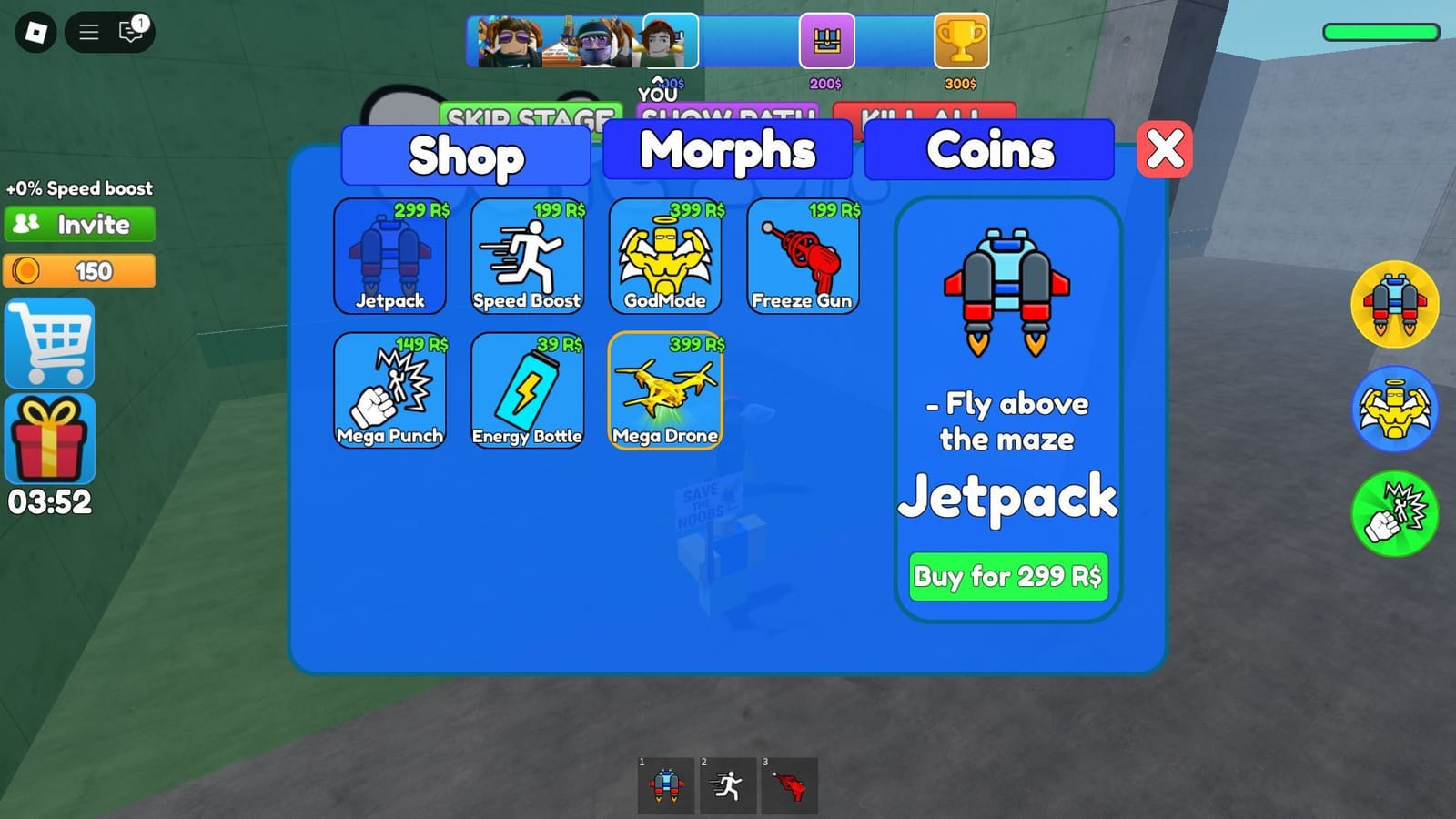The image size is (1456, 819).
Task: Select the Energy Bottle item
Action: coord(527,393)
